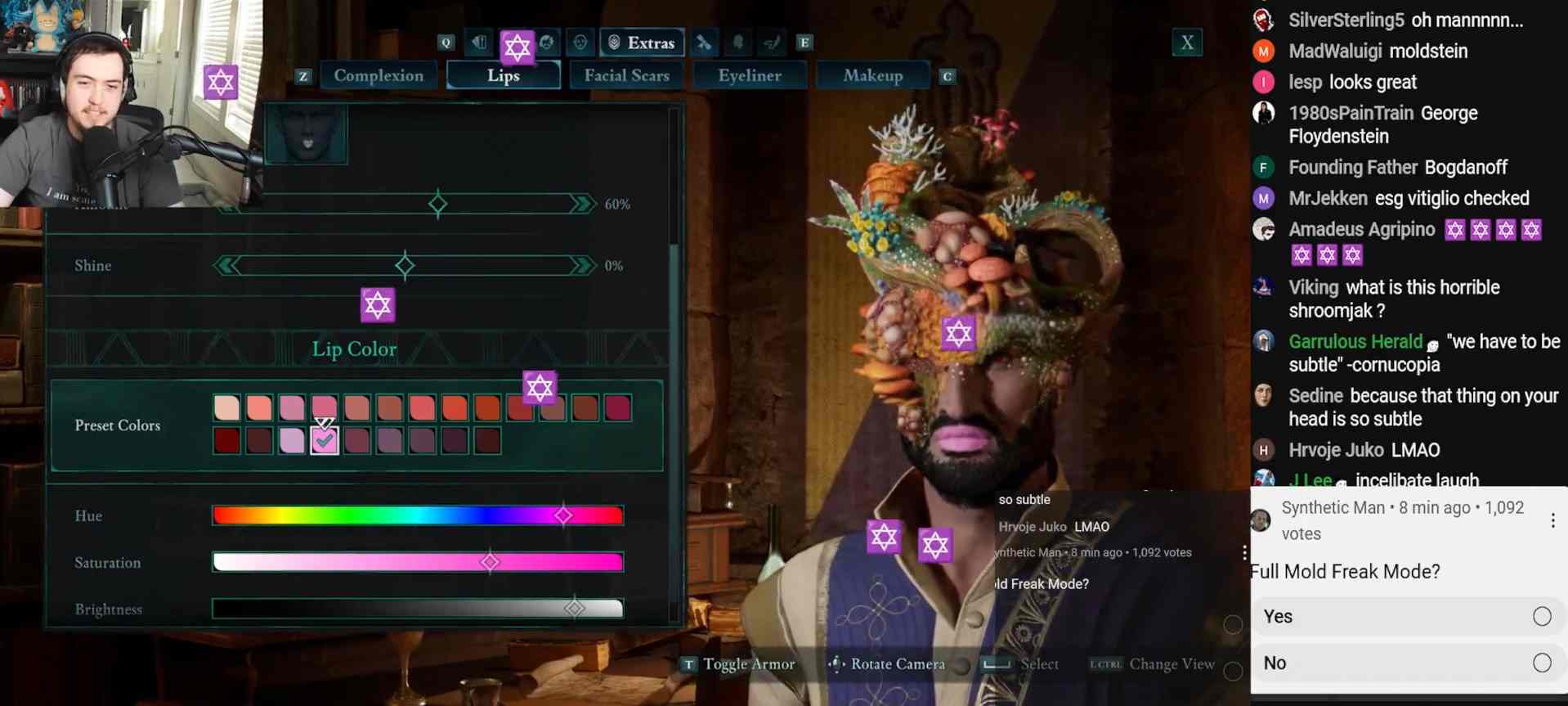Close the character creator with X

click(1187, 43)
